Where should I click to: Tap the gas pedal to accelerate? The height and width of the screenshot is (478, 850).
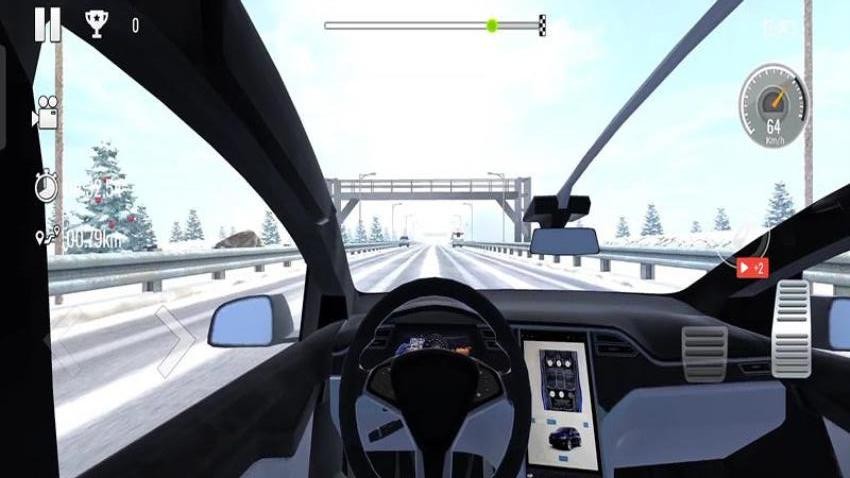pyautogui.click(x=792, y=327)
